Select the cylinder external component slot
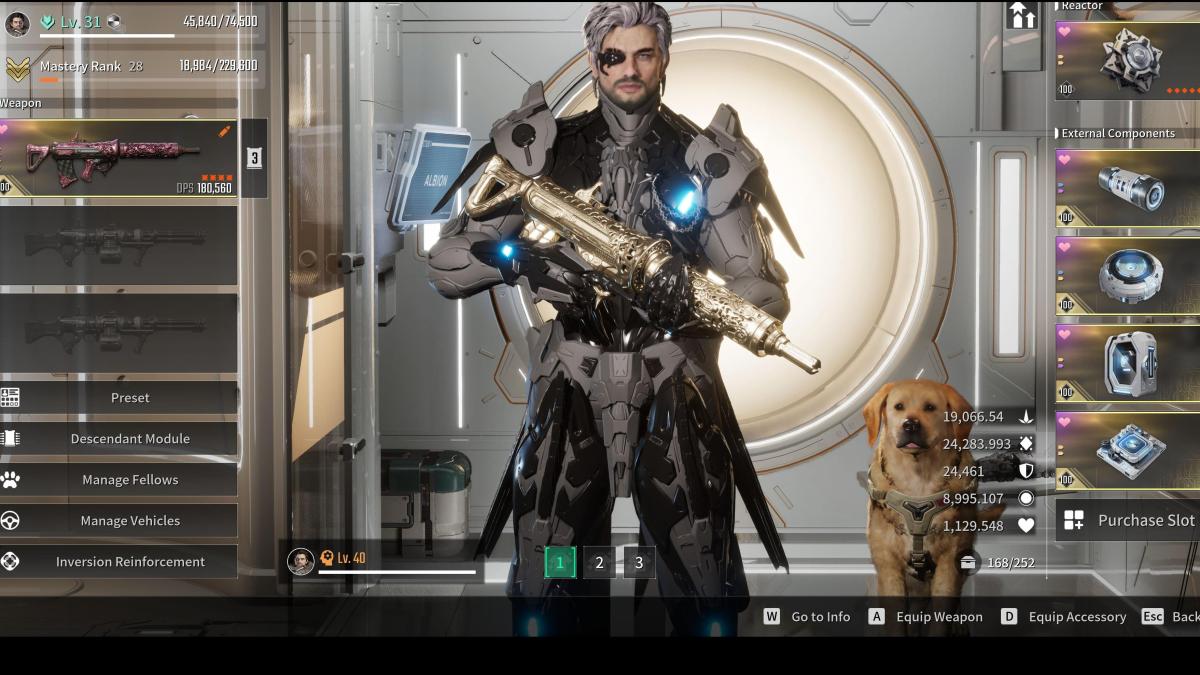The height and width of the screenshot is (675, 1200). coord(1128,187)
